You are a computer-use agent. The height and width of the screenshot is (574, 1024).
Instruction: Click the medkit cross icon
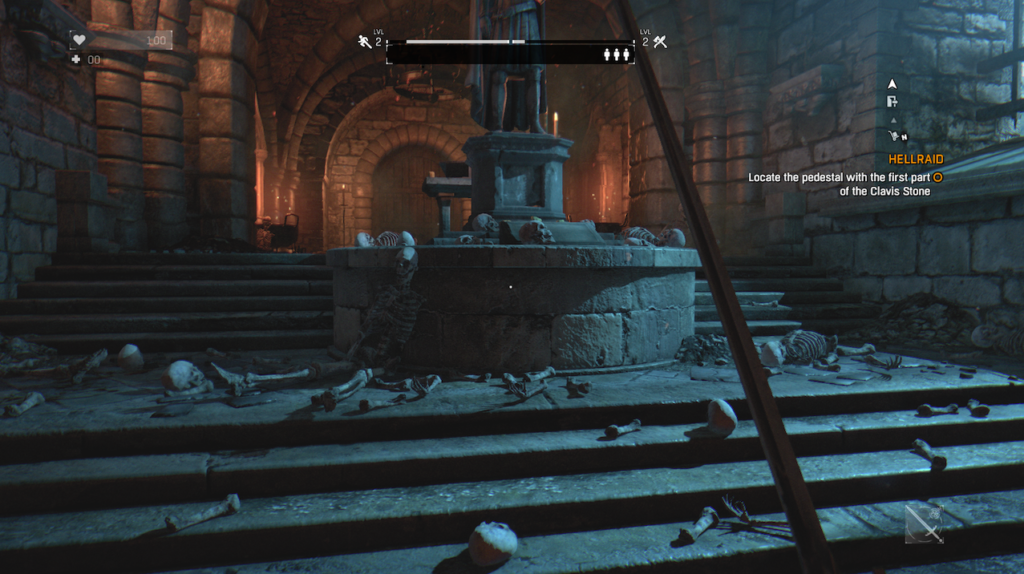pyautogui.click(x=76, y=60)
